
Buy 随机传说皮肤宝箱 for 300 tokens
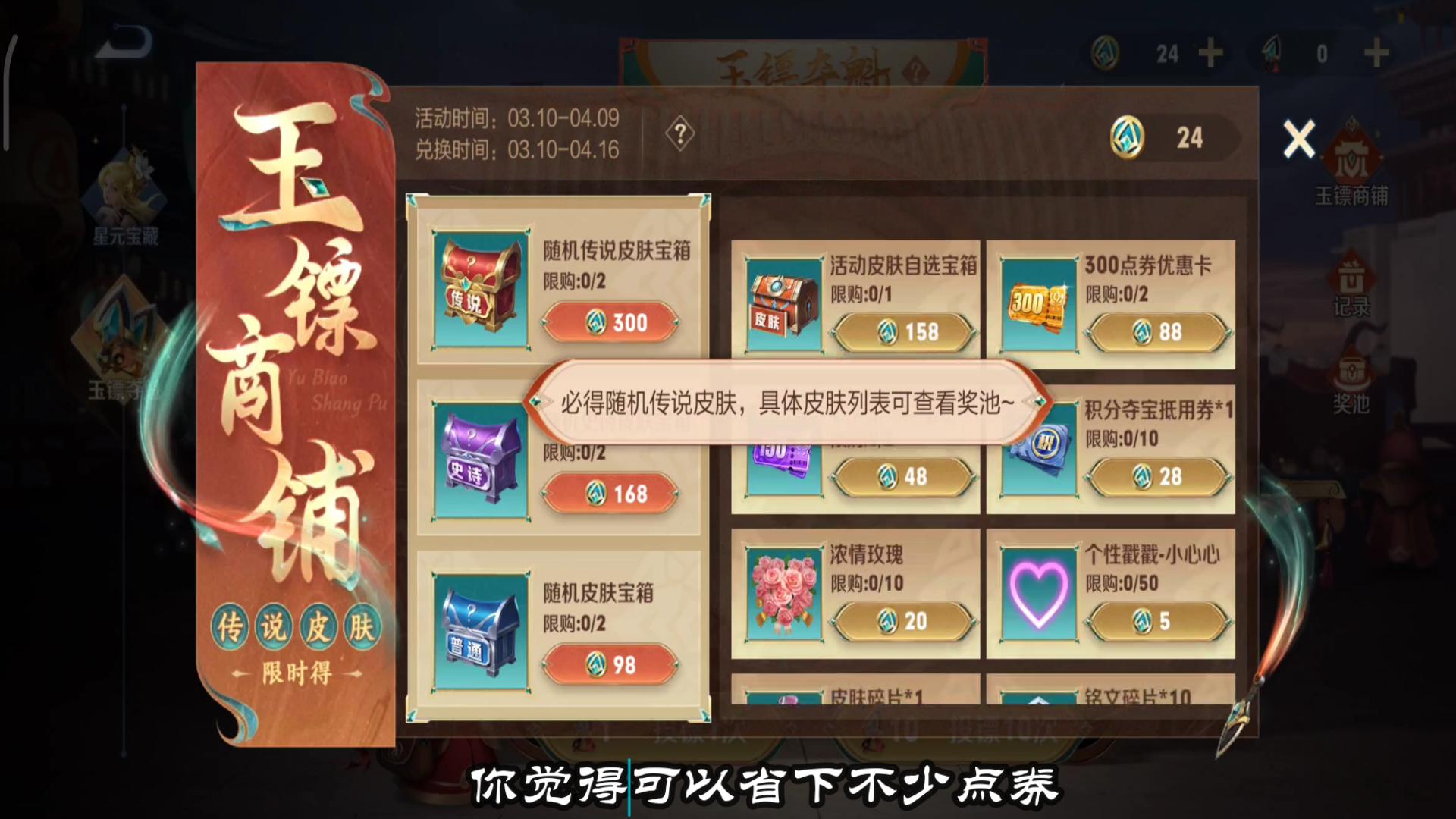[x=611, y=322]
